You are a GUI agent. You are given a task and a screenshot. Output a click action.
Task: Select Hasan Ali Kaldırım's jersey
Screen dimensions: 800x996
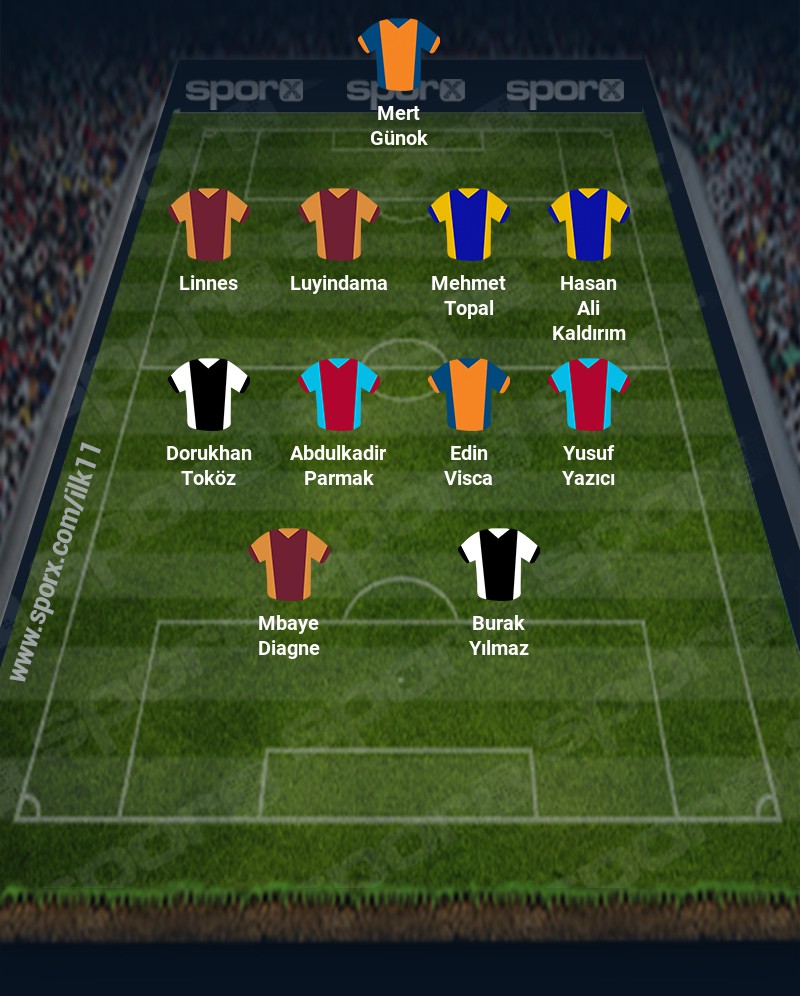click(x=589, y=224)
